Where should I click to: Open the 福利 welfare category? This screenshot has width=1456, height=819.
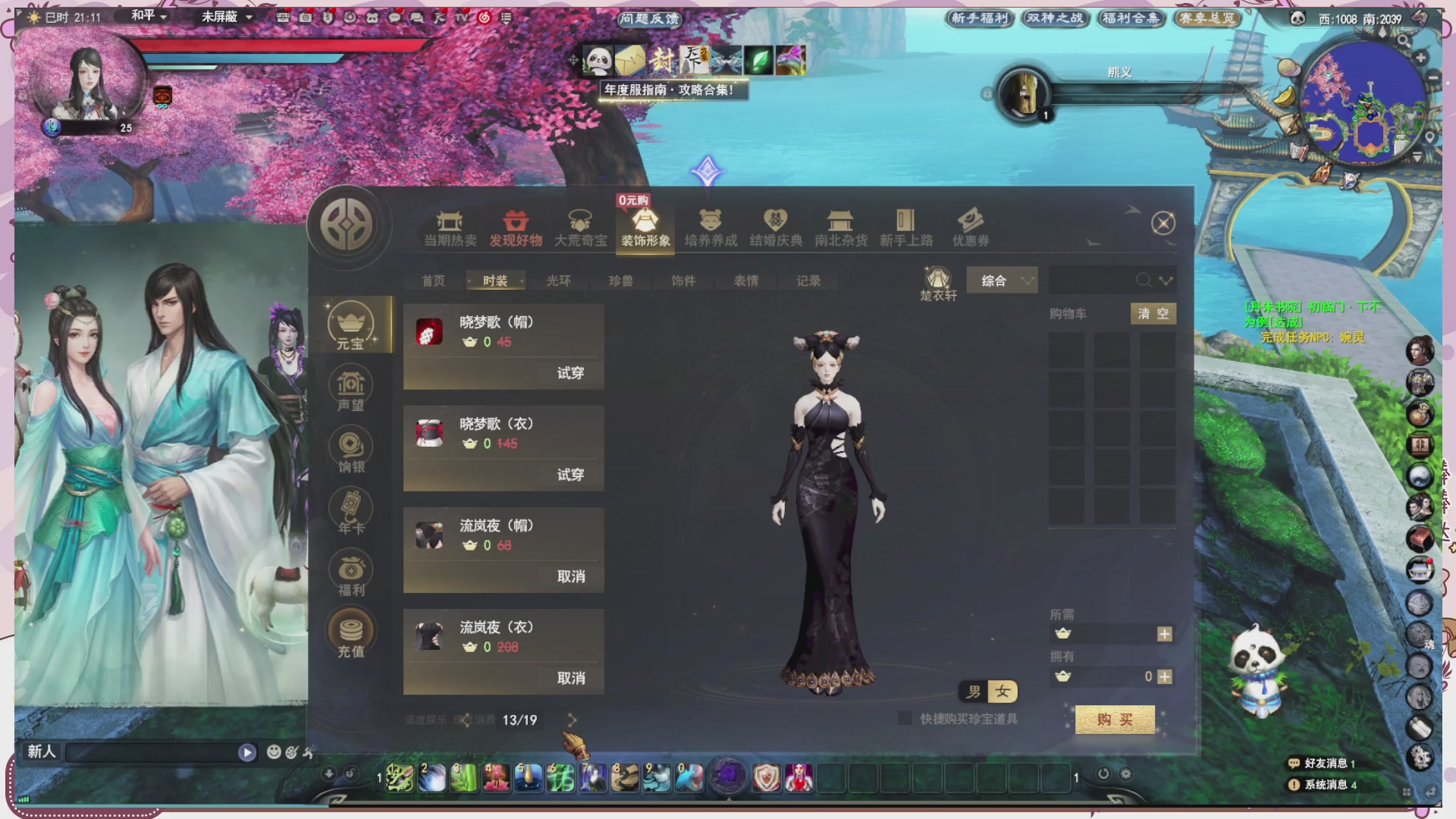click(350, 570)
